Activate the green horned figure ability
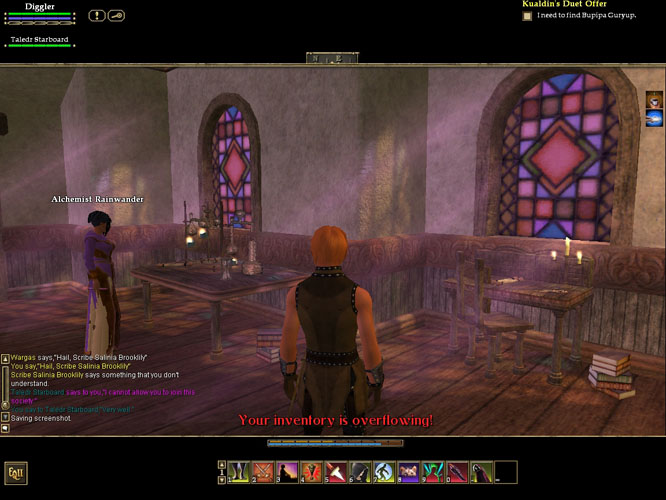 (432, 471)
